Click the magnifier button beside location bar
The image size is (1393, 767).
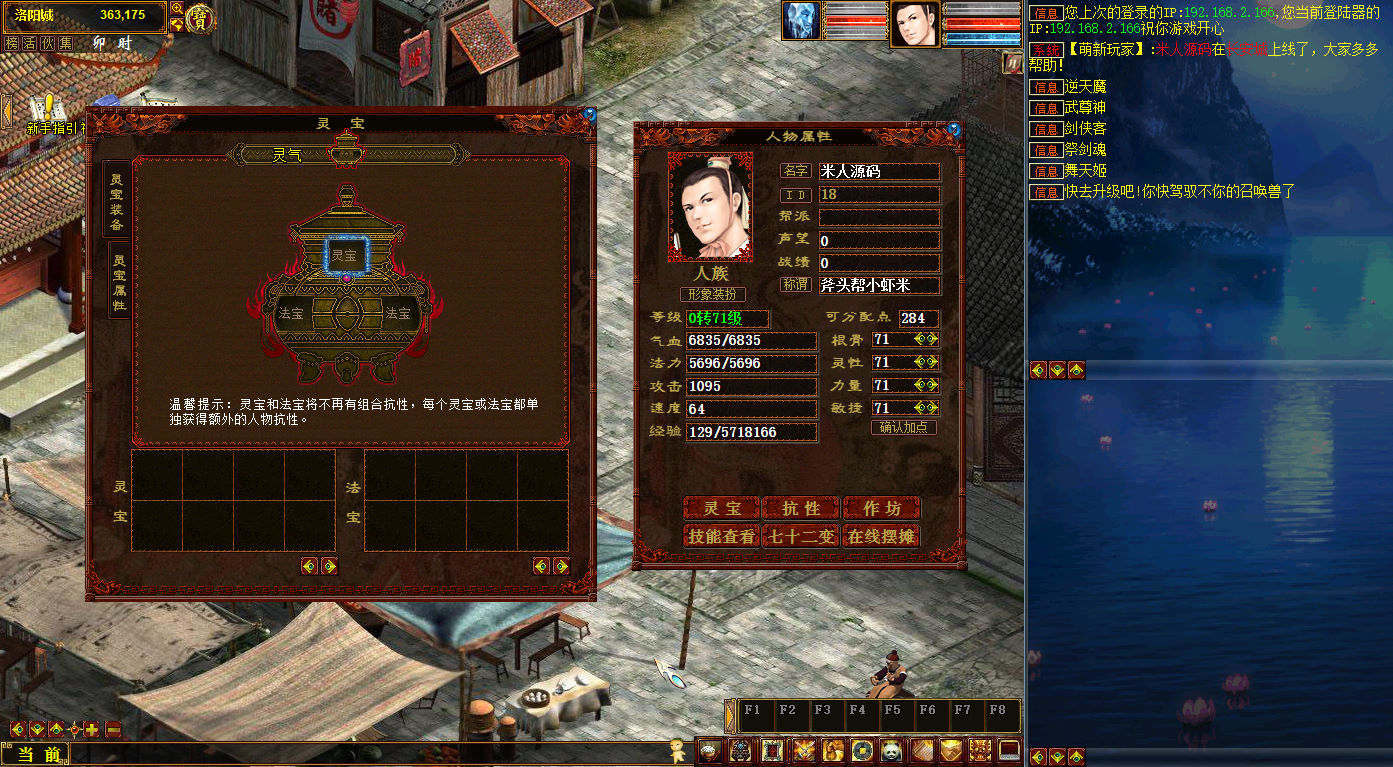click(x=177, y=8)
